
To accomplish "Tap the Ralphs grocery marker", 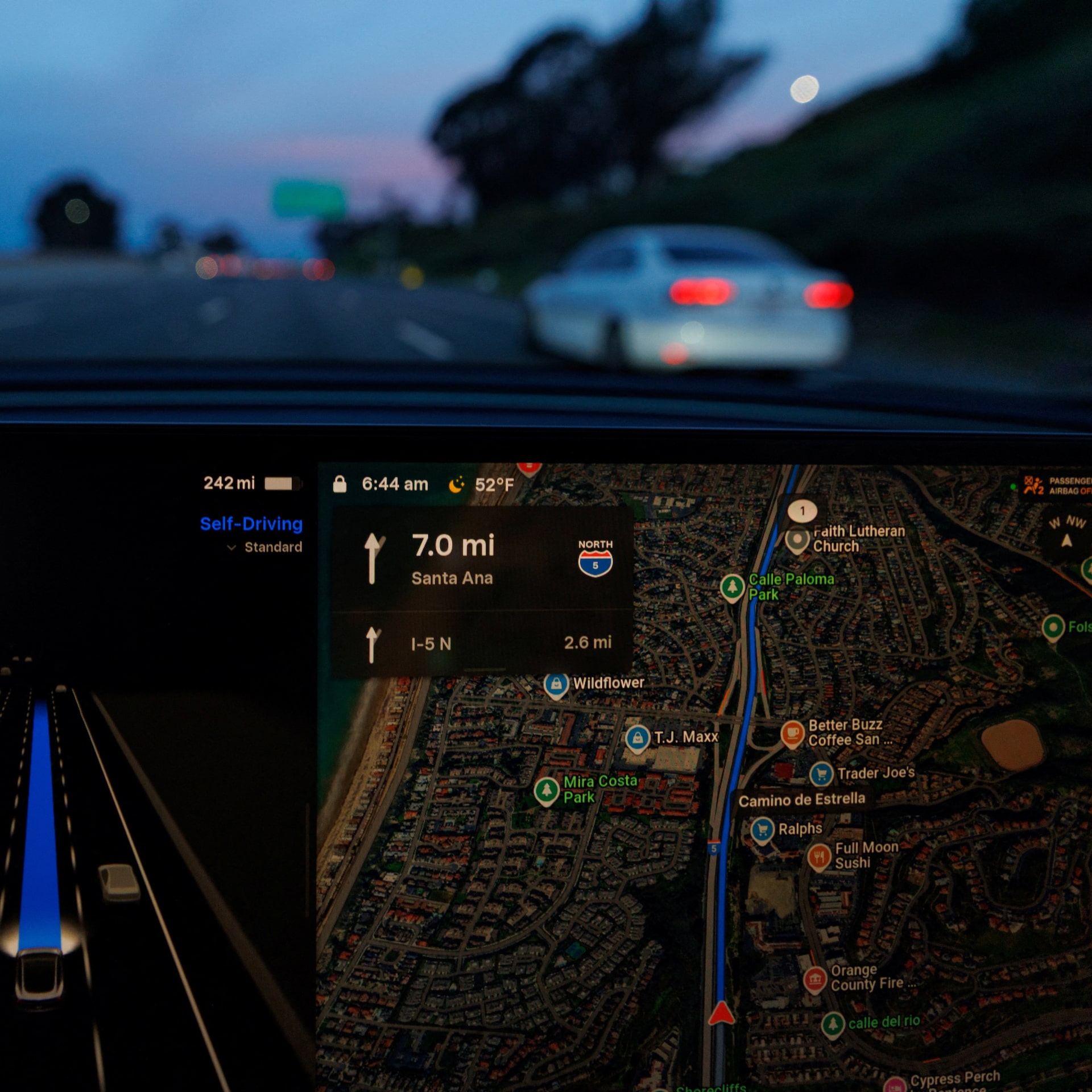I will (x=762, y=829).
